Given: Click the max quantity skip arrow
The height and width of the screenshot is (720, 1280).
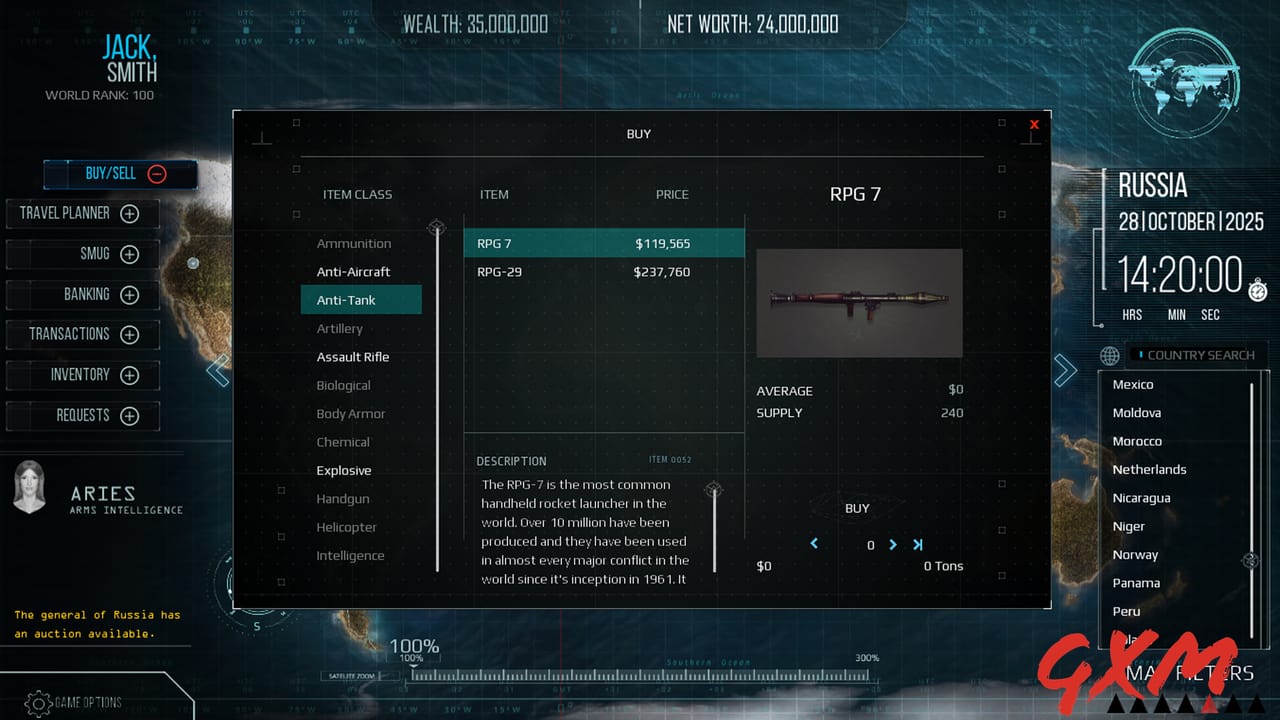Looking at the screenshot, I should tap(918, 545).
